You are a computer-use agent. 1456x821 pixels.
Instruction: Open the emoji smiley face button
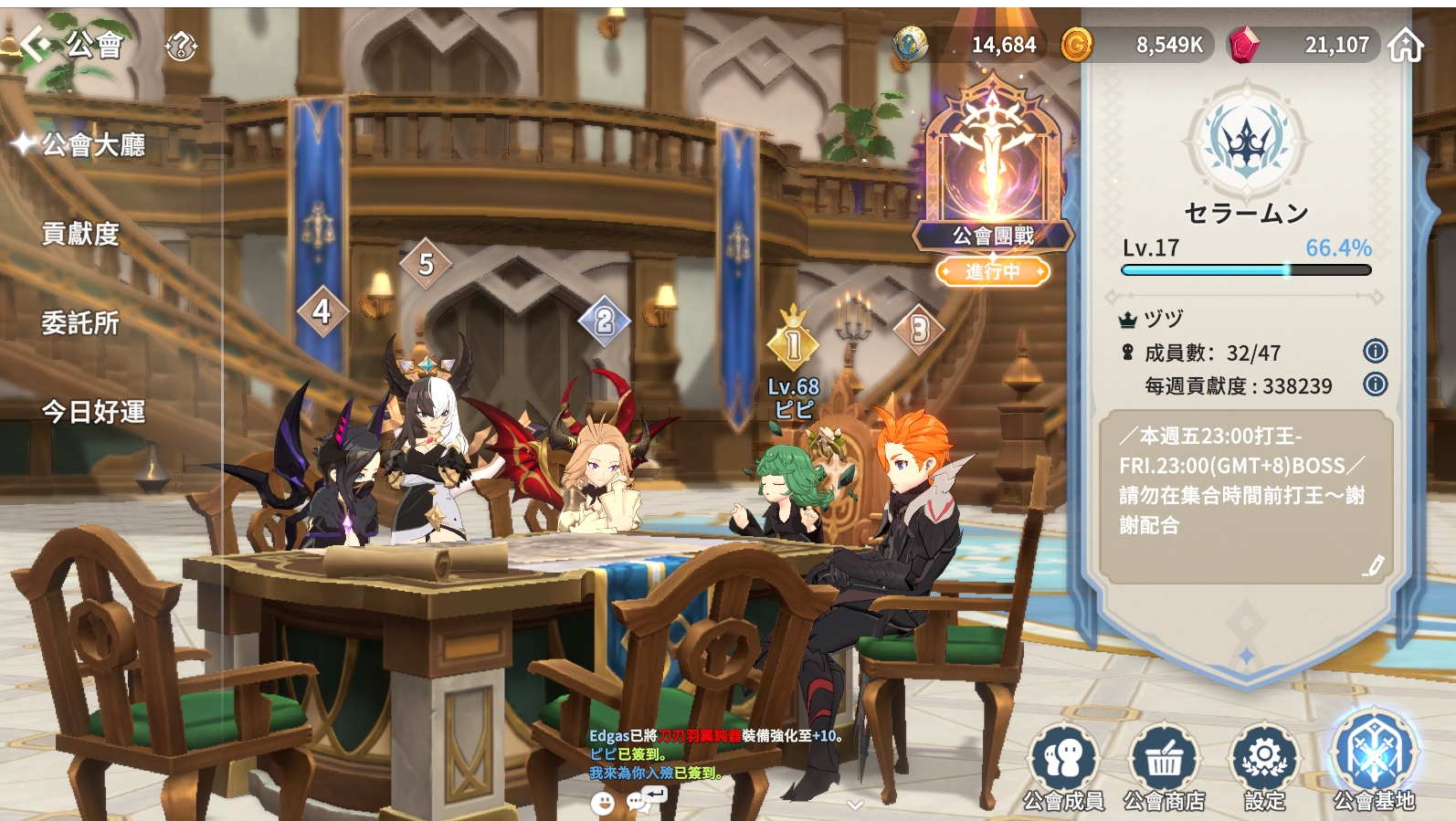click(x=603, y=803)
